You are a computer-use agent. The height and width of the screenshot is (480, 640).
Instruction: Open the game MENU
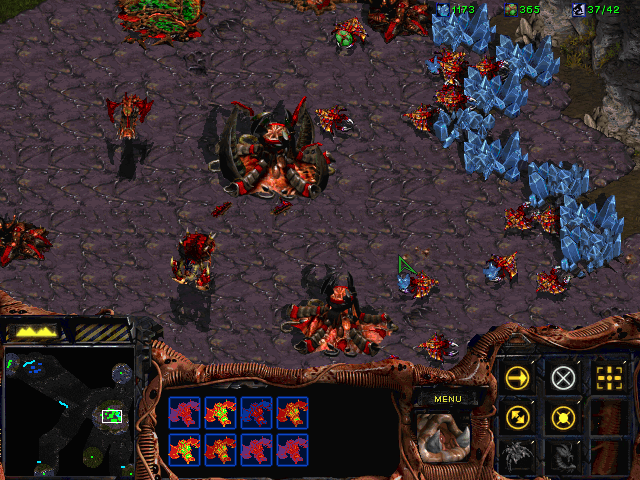pyautogui.click(x=447, y=398)
